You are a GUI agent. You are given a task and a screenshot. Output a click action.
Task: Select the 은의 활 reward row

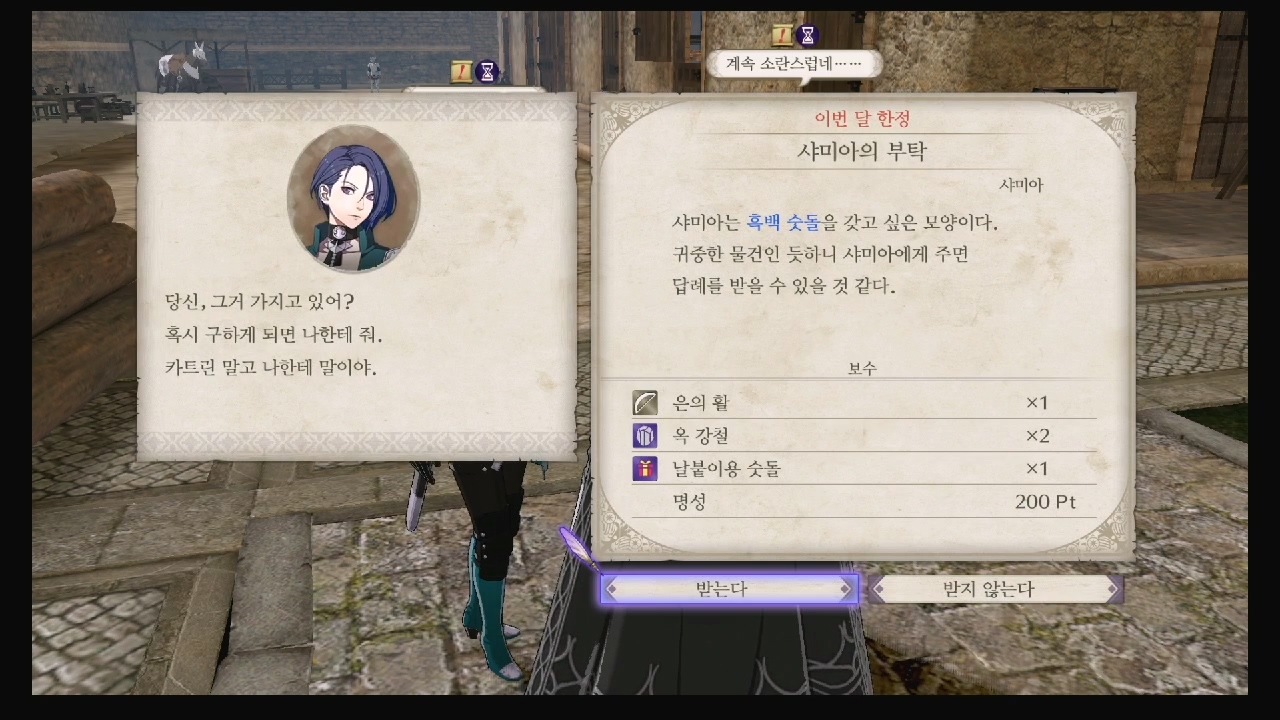coord(864,403)
